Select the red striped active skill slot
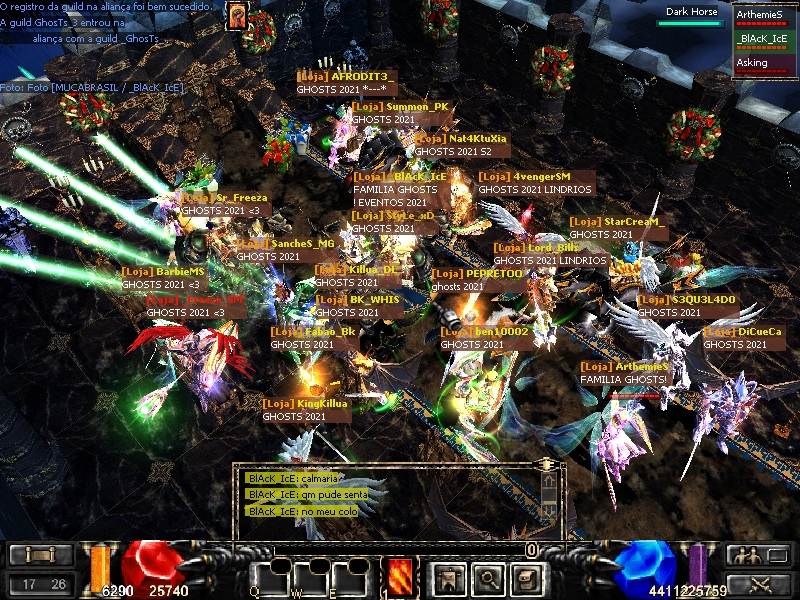 click(x=400, y=577)
